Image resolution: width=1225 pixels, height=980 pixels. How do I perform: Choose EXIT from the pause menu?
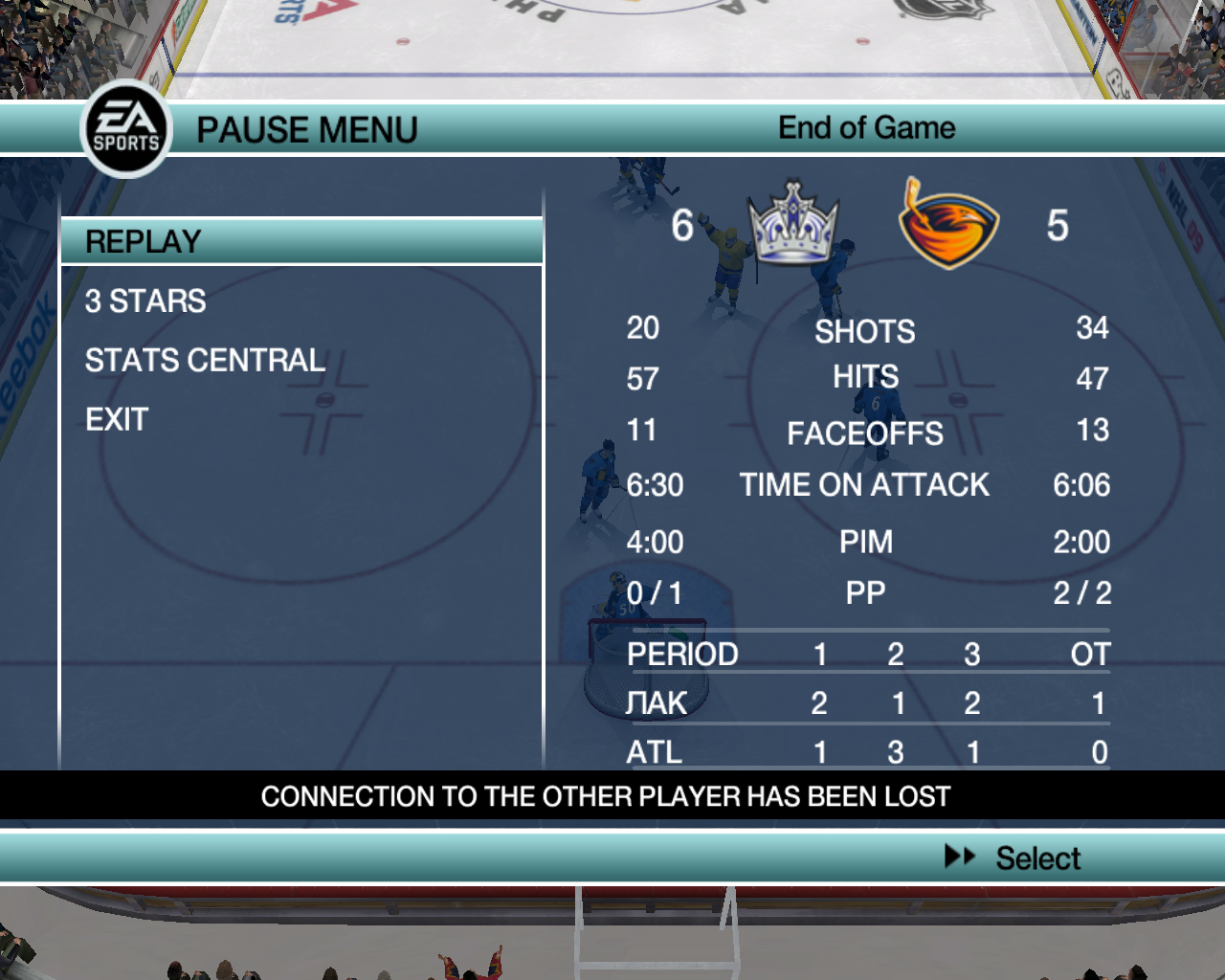tap(117, 420)
